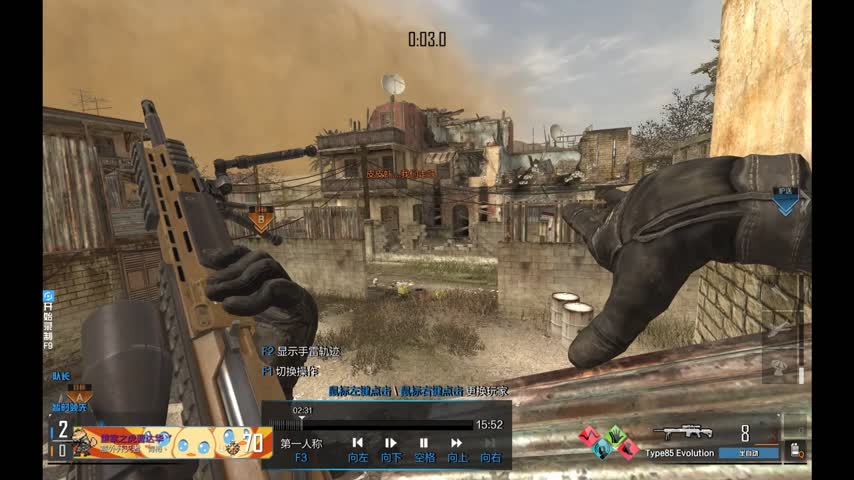Step the replay forward one frame

tap(391, 443)
